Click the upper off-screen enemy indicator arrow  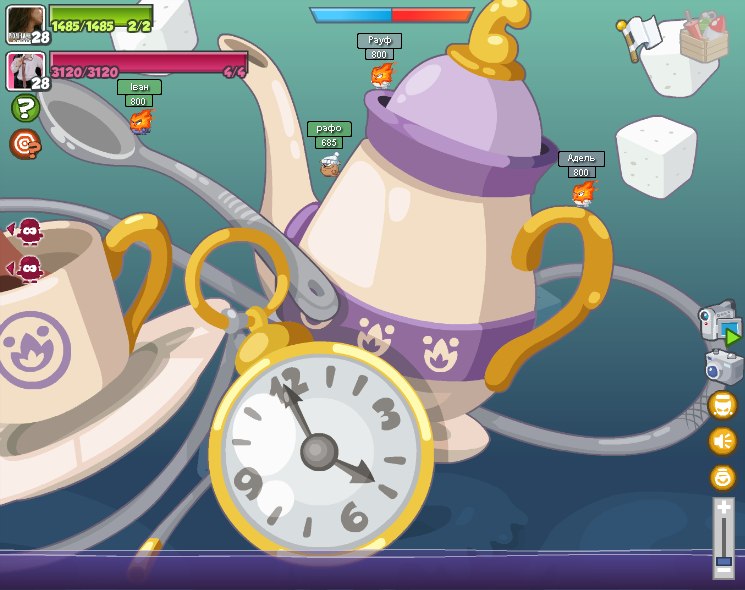coord(27,231)
